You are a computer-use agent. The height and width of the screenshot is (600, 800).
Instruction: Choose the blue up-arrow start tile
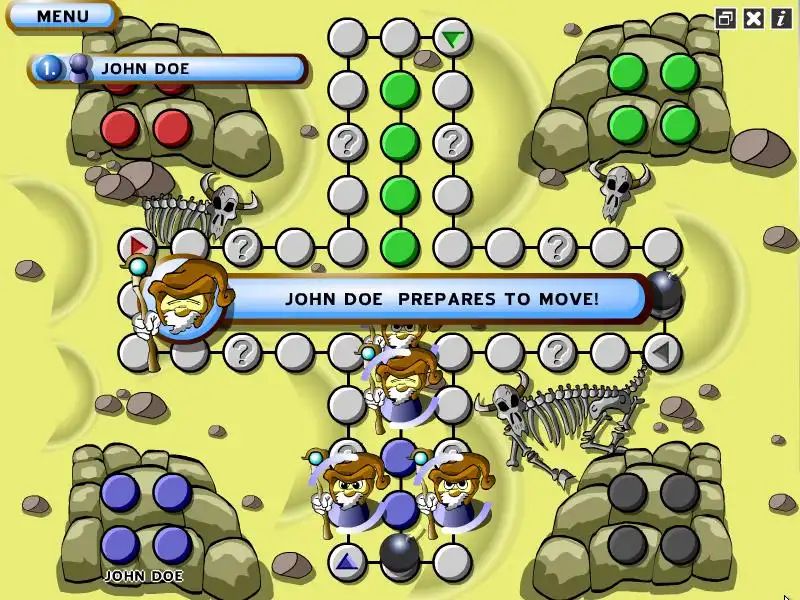347,562
